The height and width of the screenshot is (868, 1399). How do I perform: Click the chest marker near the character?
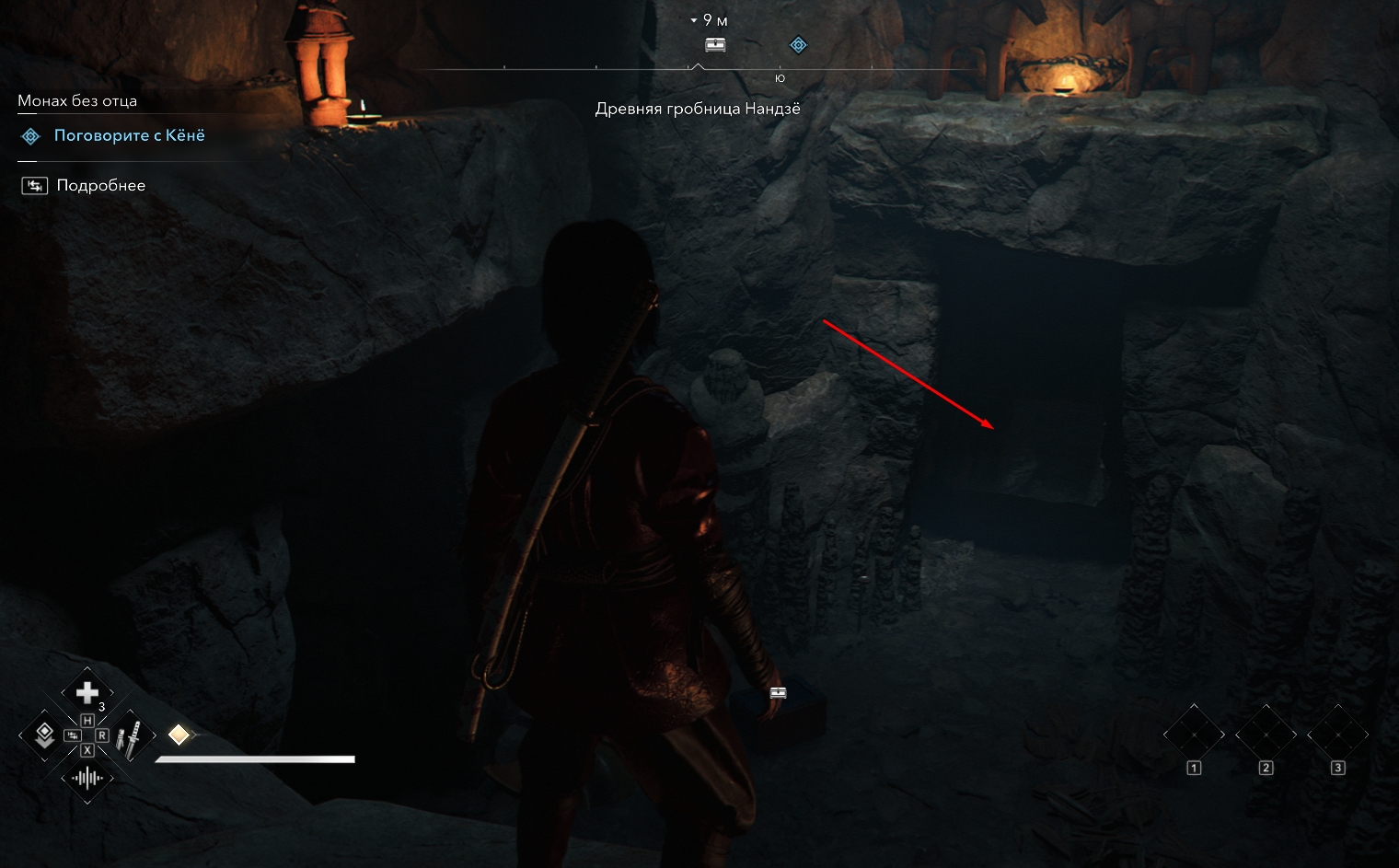click(778, 693)
